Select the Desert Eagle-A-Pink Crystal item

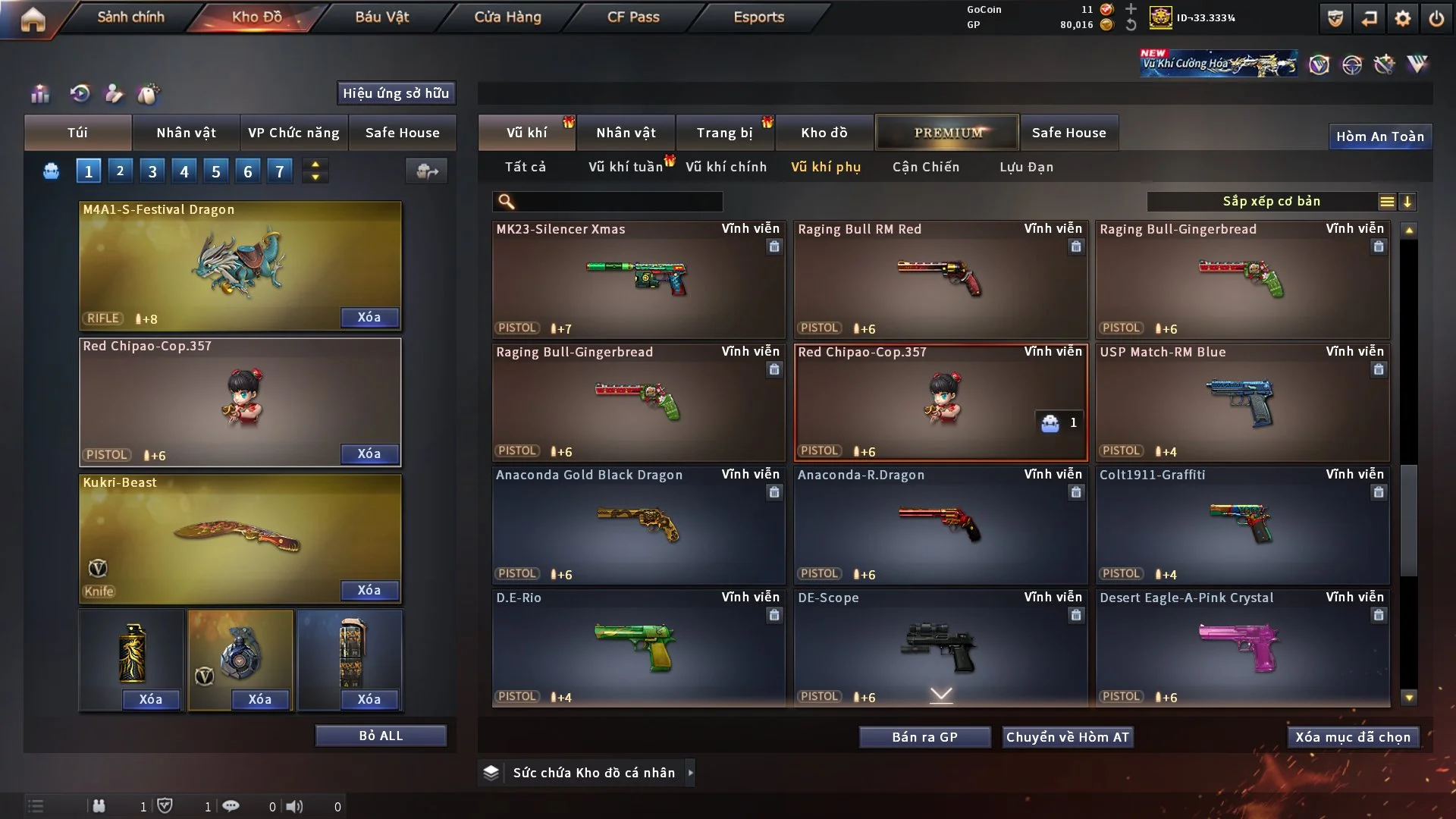(x=1242, y=648)
